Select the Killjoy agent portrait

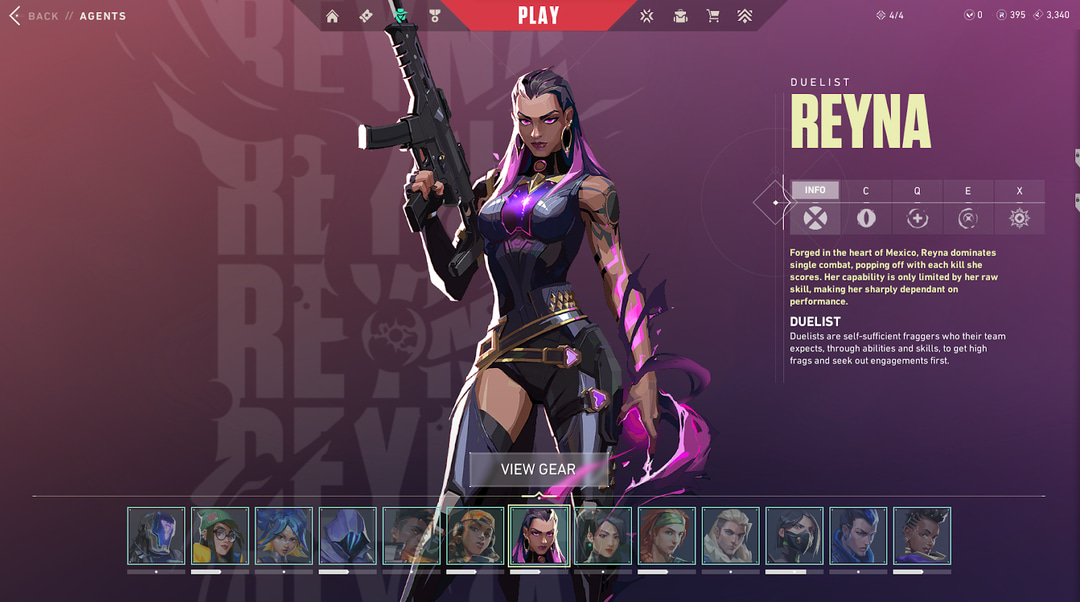[220, 536]
